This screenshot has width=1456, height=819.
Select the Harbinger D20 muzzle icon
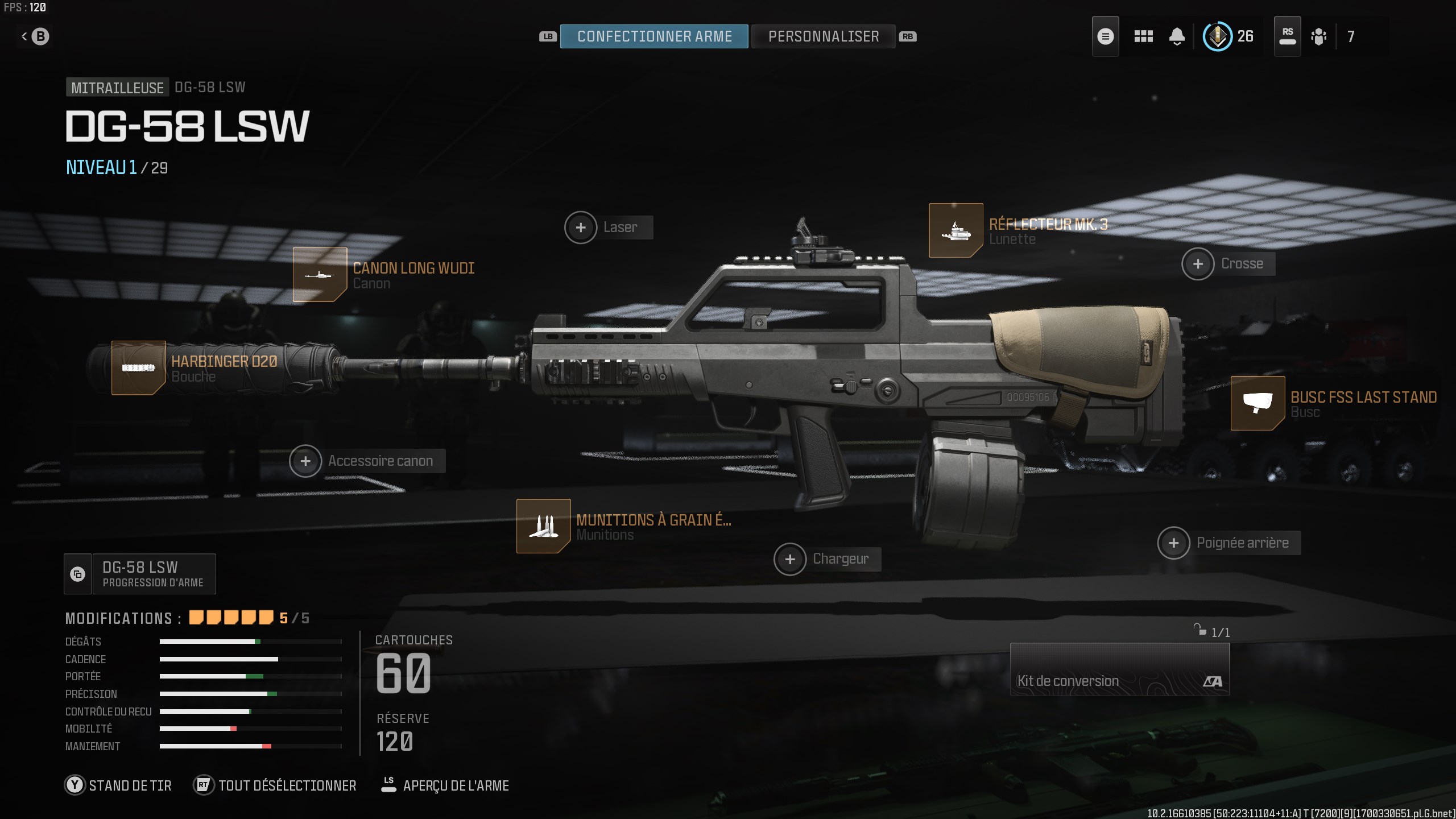pos(138,369)
